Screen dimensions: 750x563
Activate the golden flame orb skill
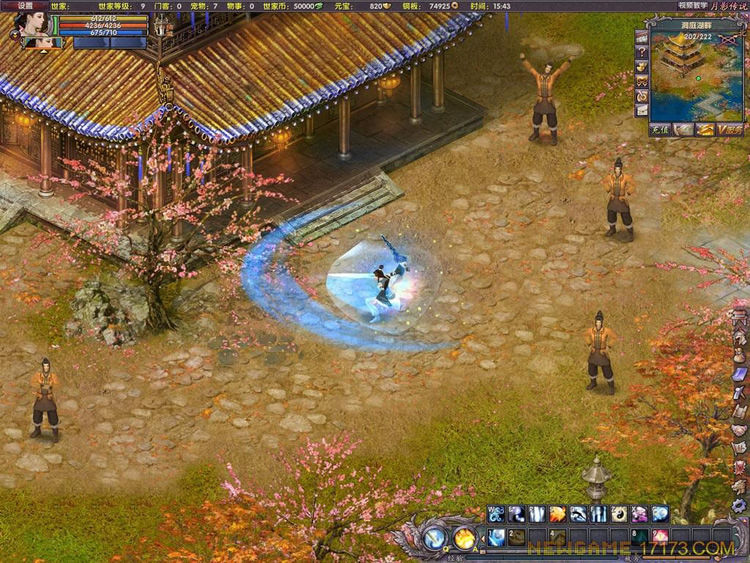click(464, 538)
